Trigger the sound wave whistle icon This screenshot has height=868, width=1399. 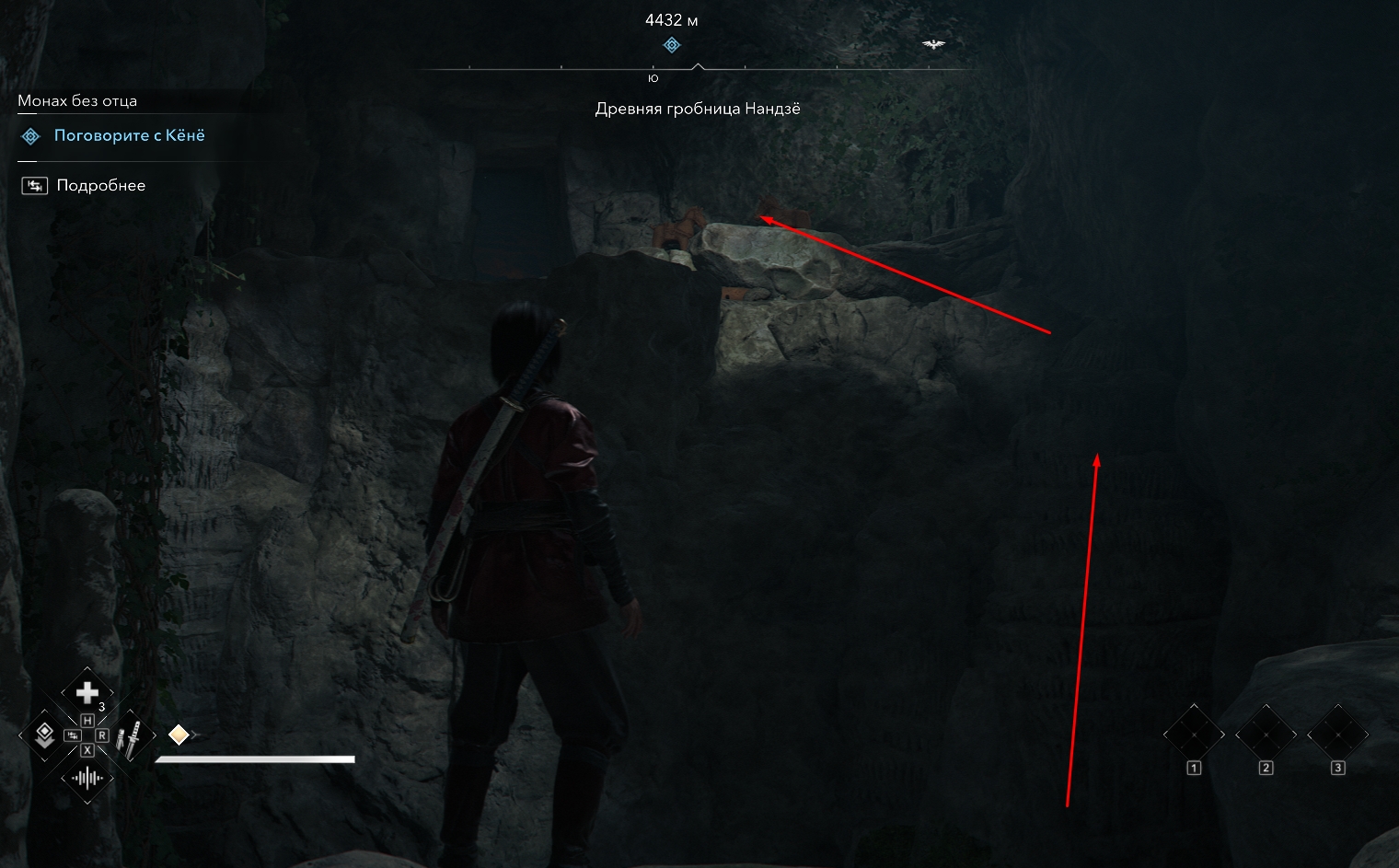pyautogui.click(x=87, y=779)
